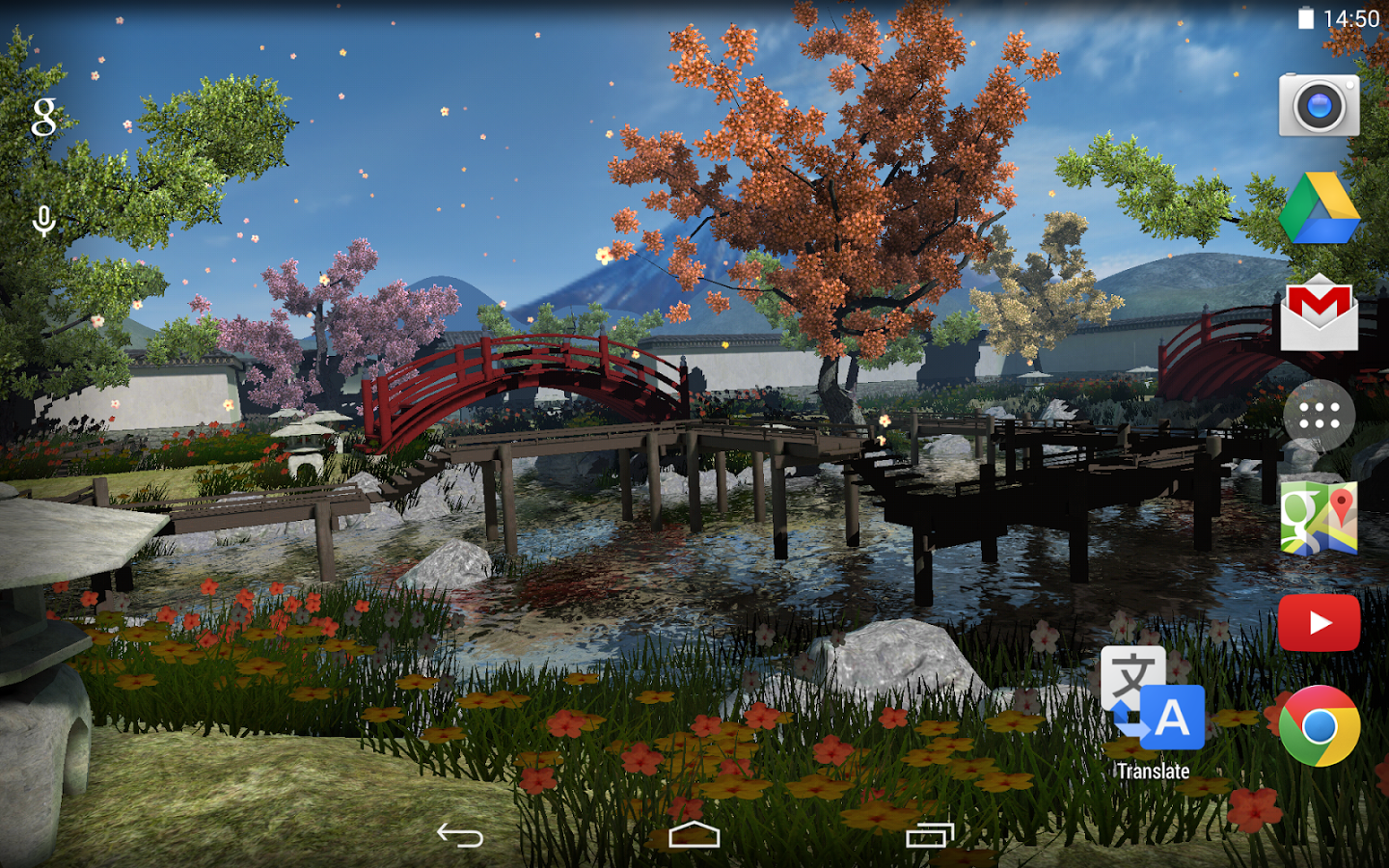This screenshot has height=868, width=1389.
Task: Tap the Android back button
Action: 460,834
